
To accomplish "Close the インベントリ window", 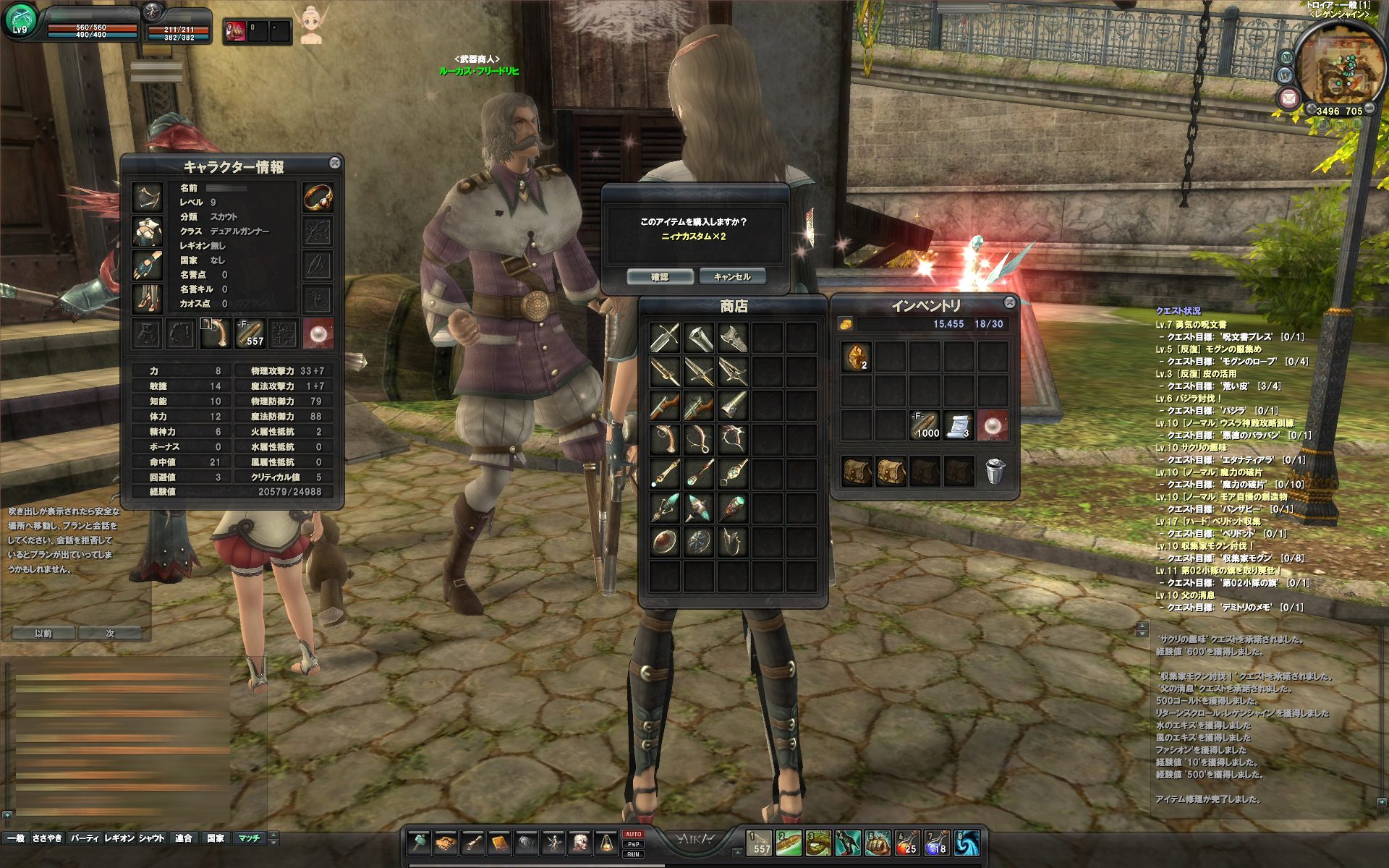I will point(1009,302).
